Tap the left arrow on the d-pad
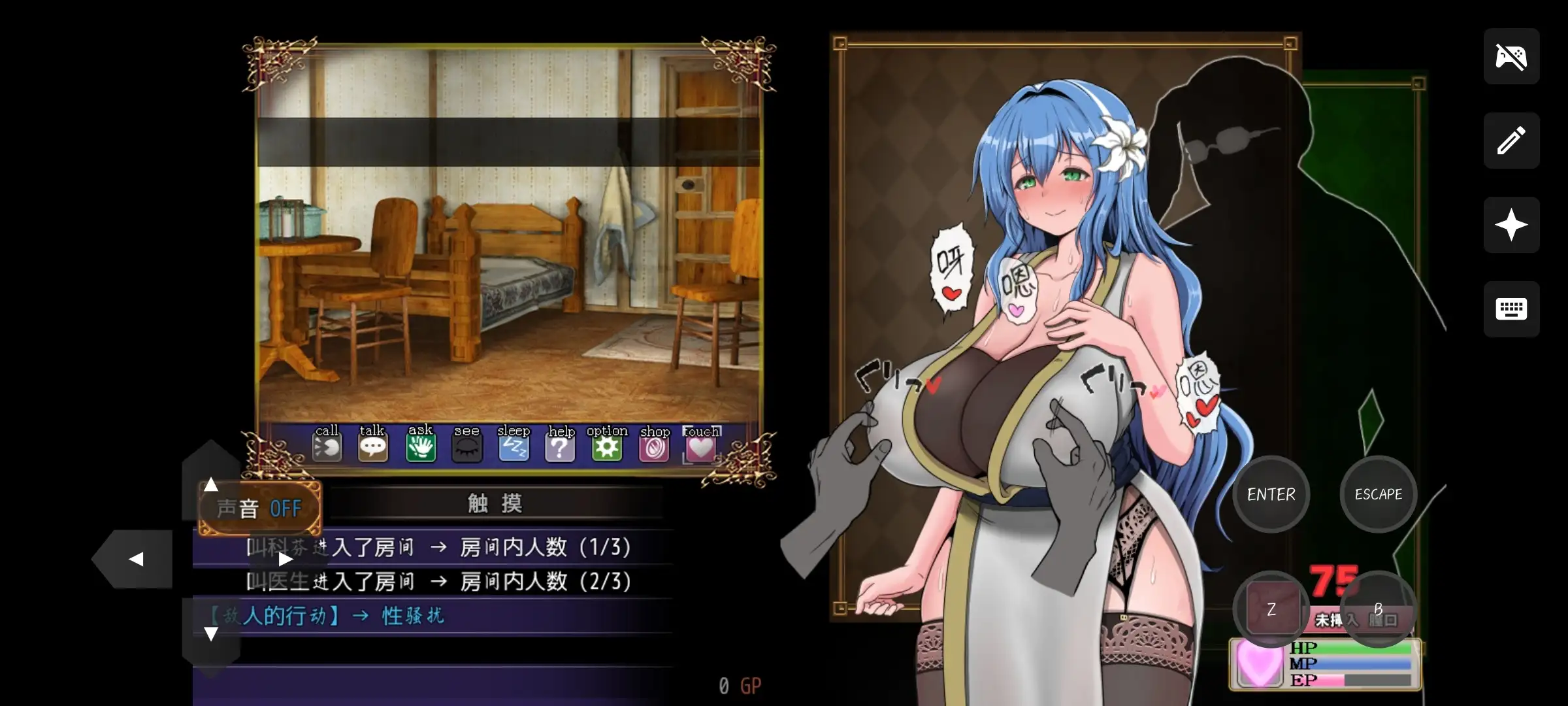Image resolution: width=1568 pixels, height=706 pixels. coord(136,559)
